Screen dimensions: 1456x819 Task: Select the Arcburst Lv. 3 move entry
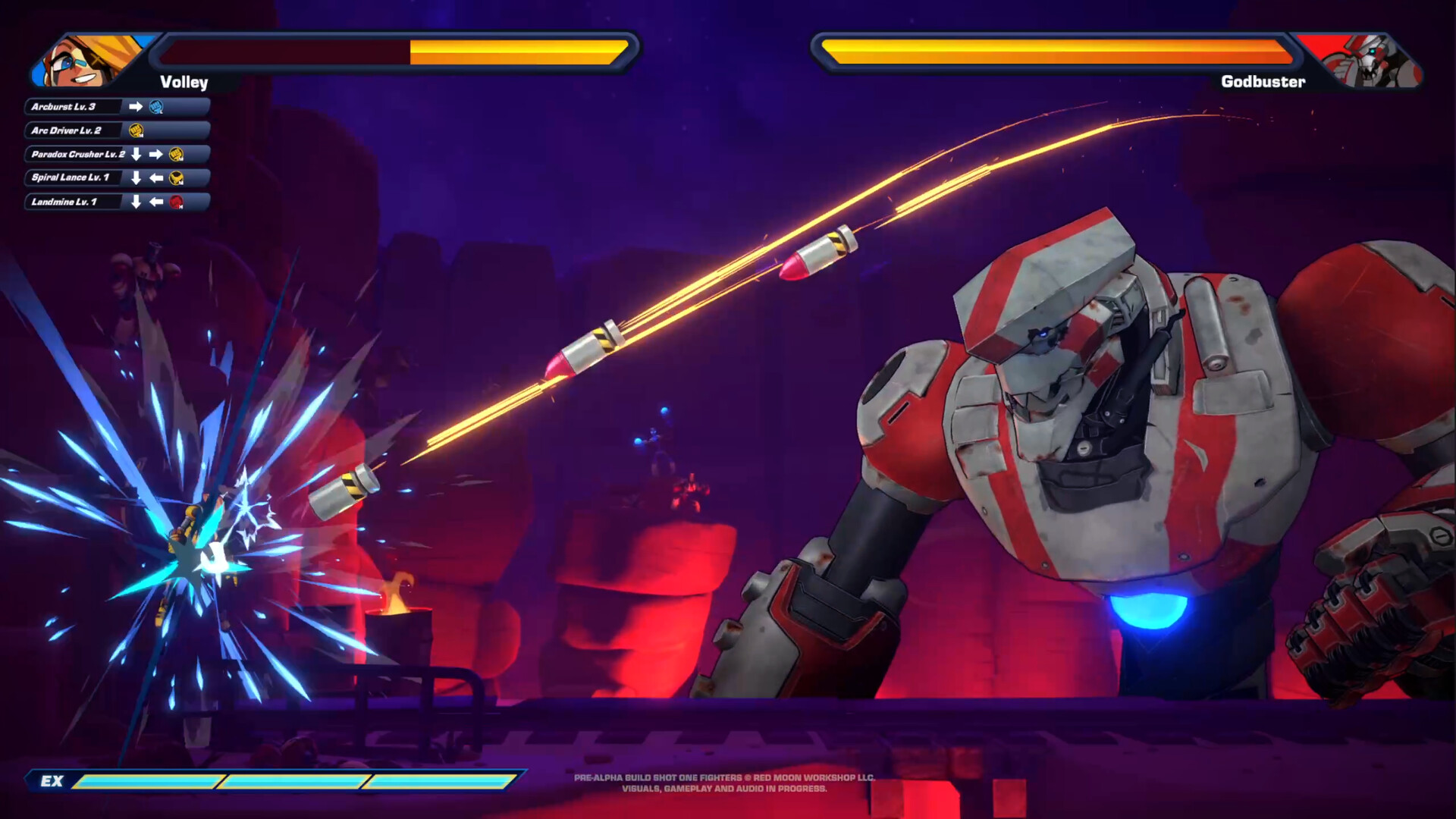[72, 107]
